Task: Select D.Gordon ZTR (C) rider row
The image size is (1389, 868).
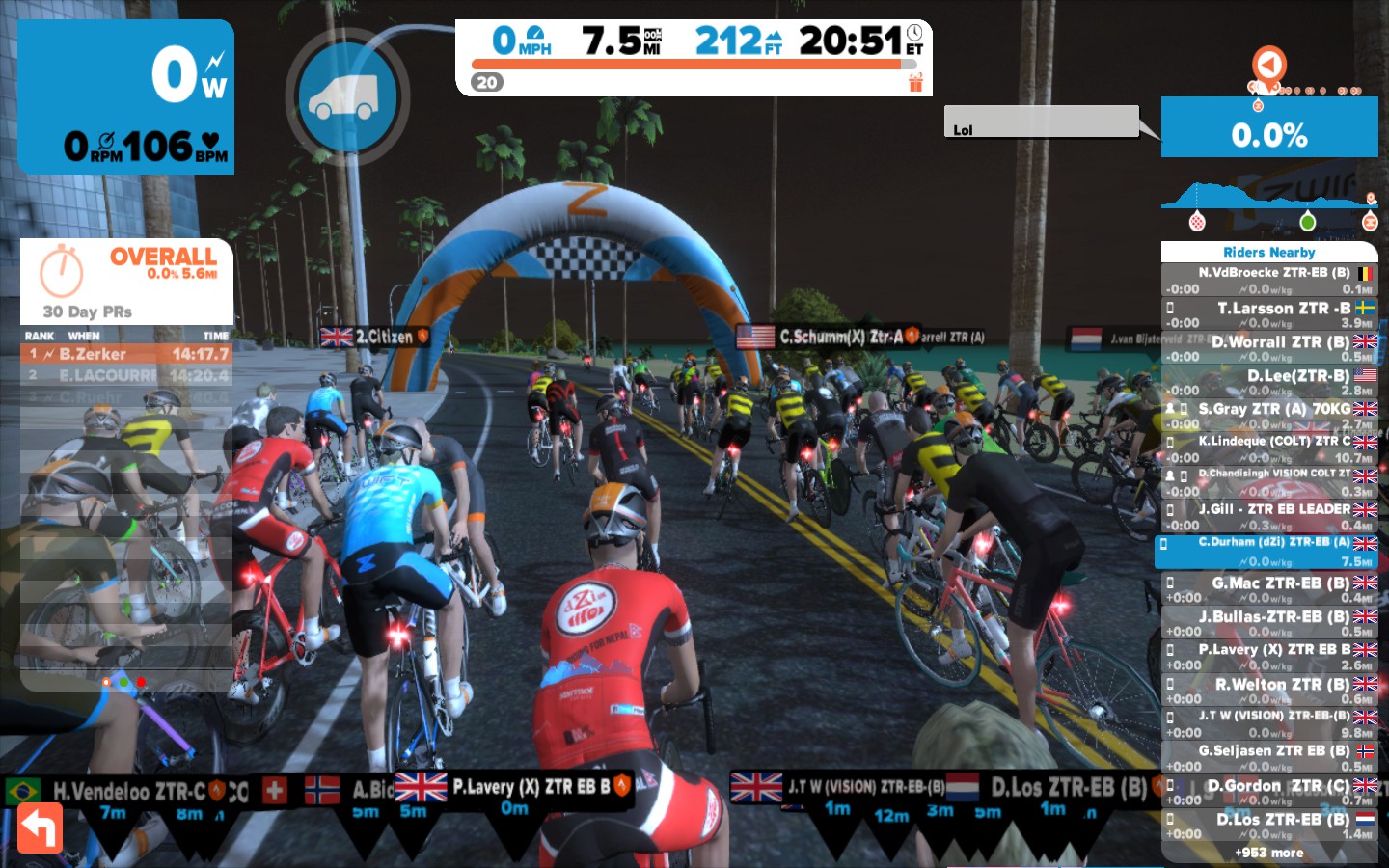Action: pos(1269,792)
